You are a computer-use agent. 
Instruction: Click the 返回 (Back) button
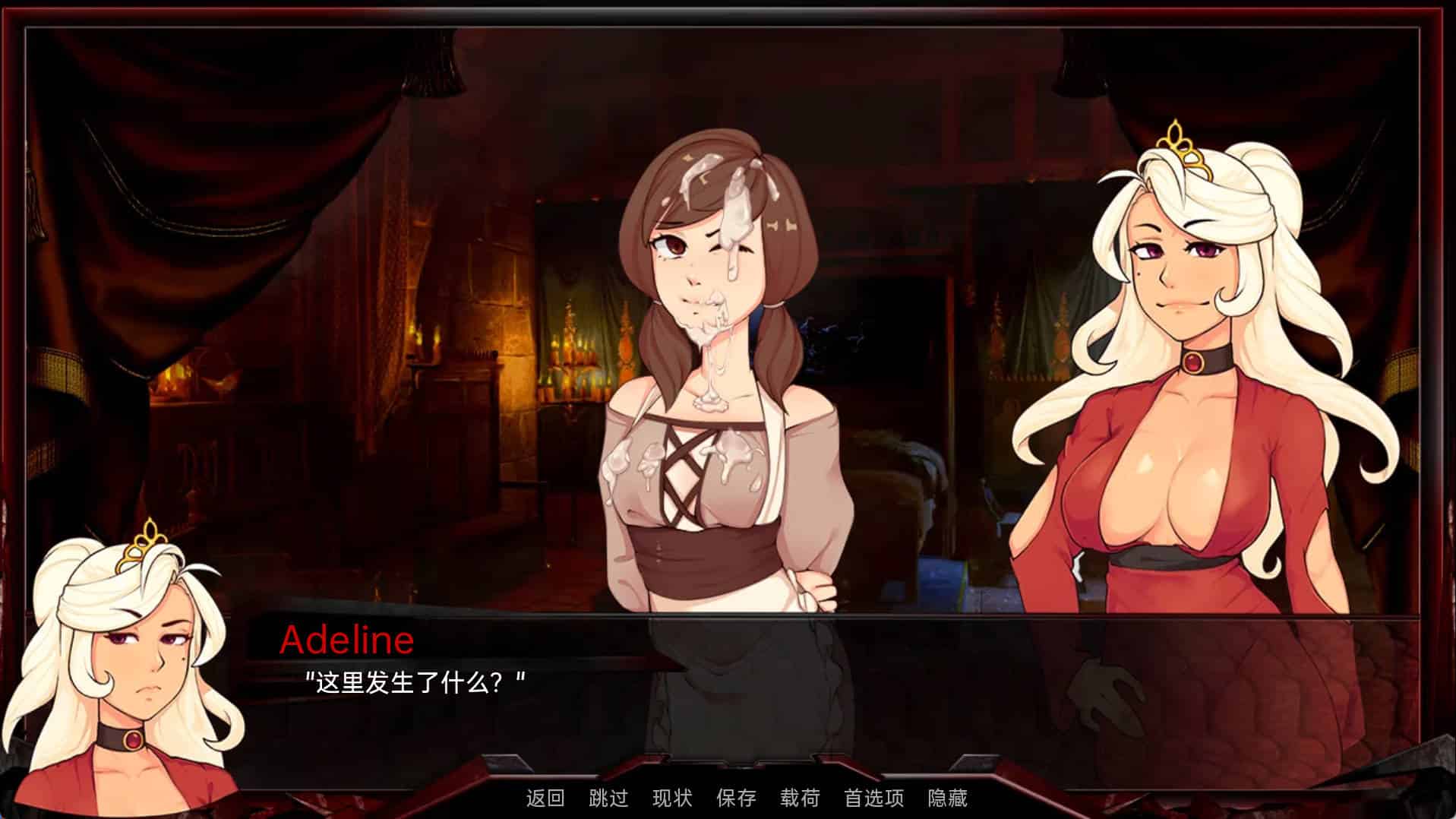pos(545,798)
